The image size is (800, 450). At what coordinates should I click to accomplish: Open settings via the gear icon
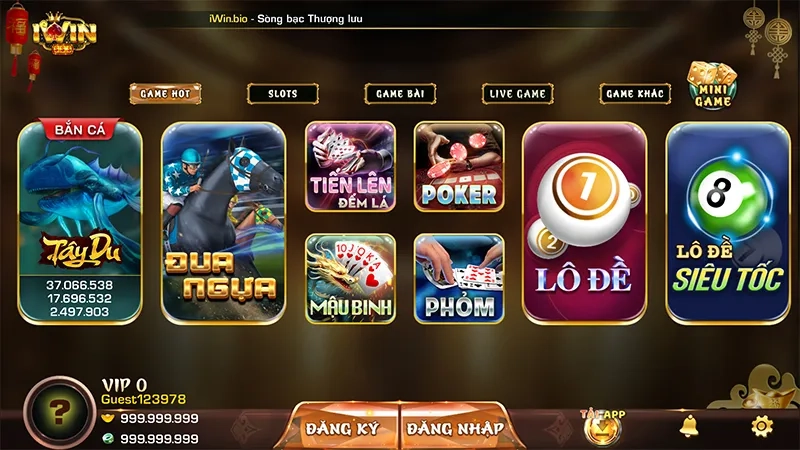pos(762,426)
